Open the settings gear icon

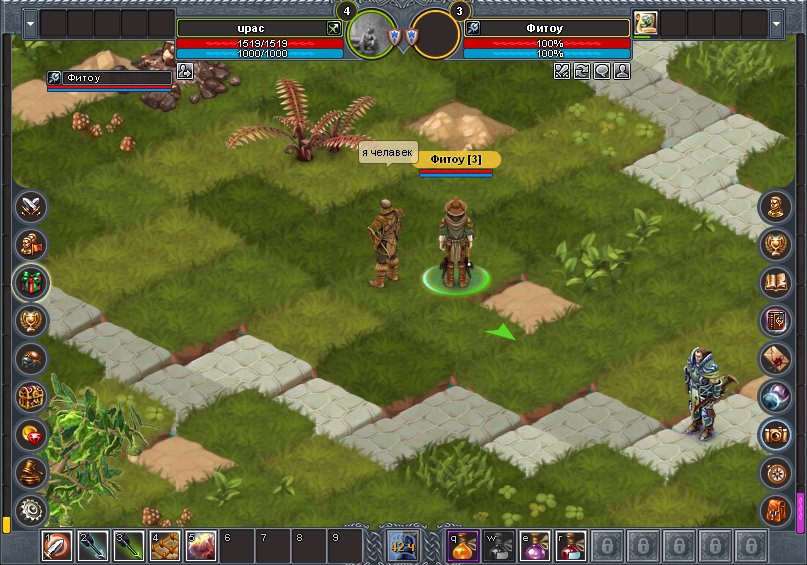click(x=32, y=510)
